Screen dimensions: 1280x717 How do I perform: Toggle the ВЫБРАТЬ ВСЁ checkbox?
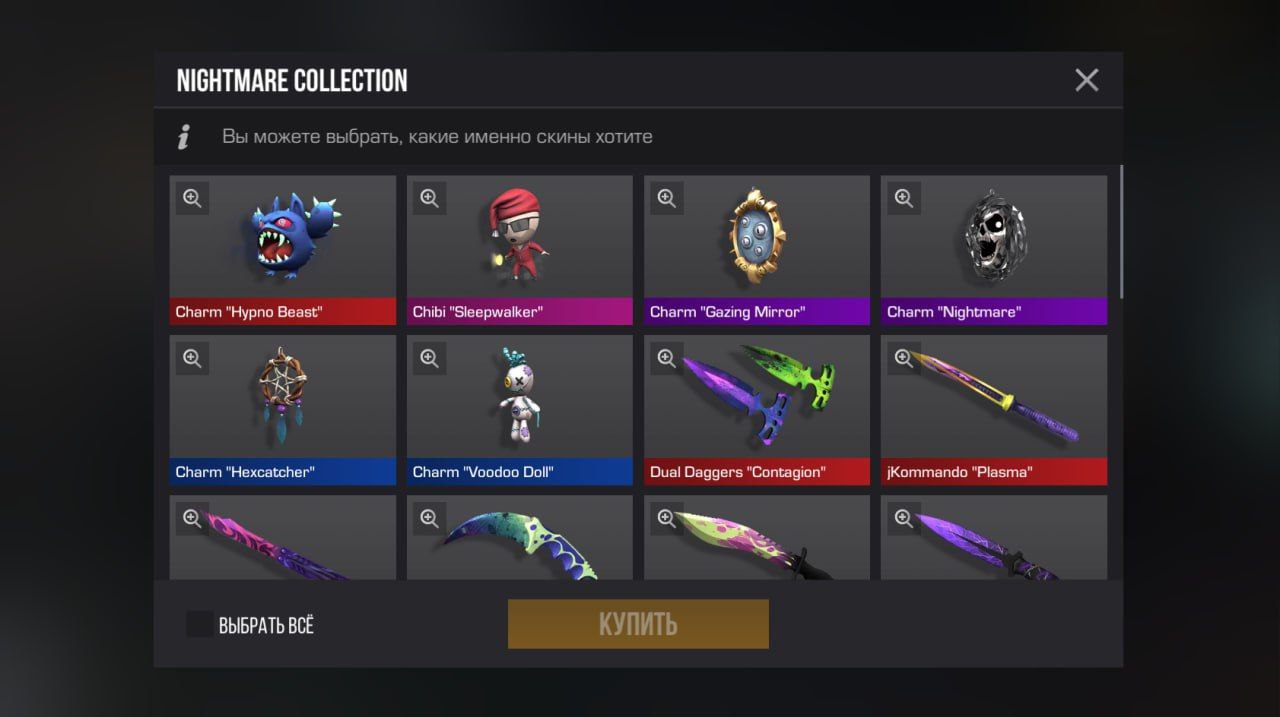coord(200,625)
